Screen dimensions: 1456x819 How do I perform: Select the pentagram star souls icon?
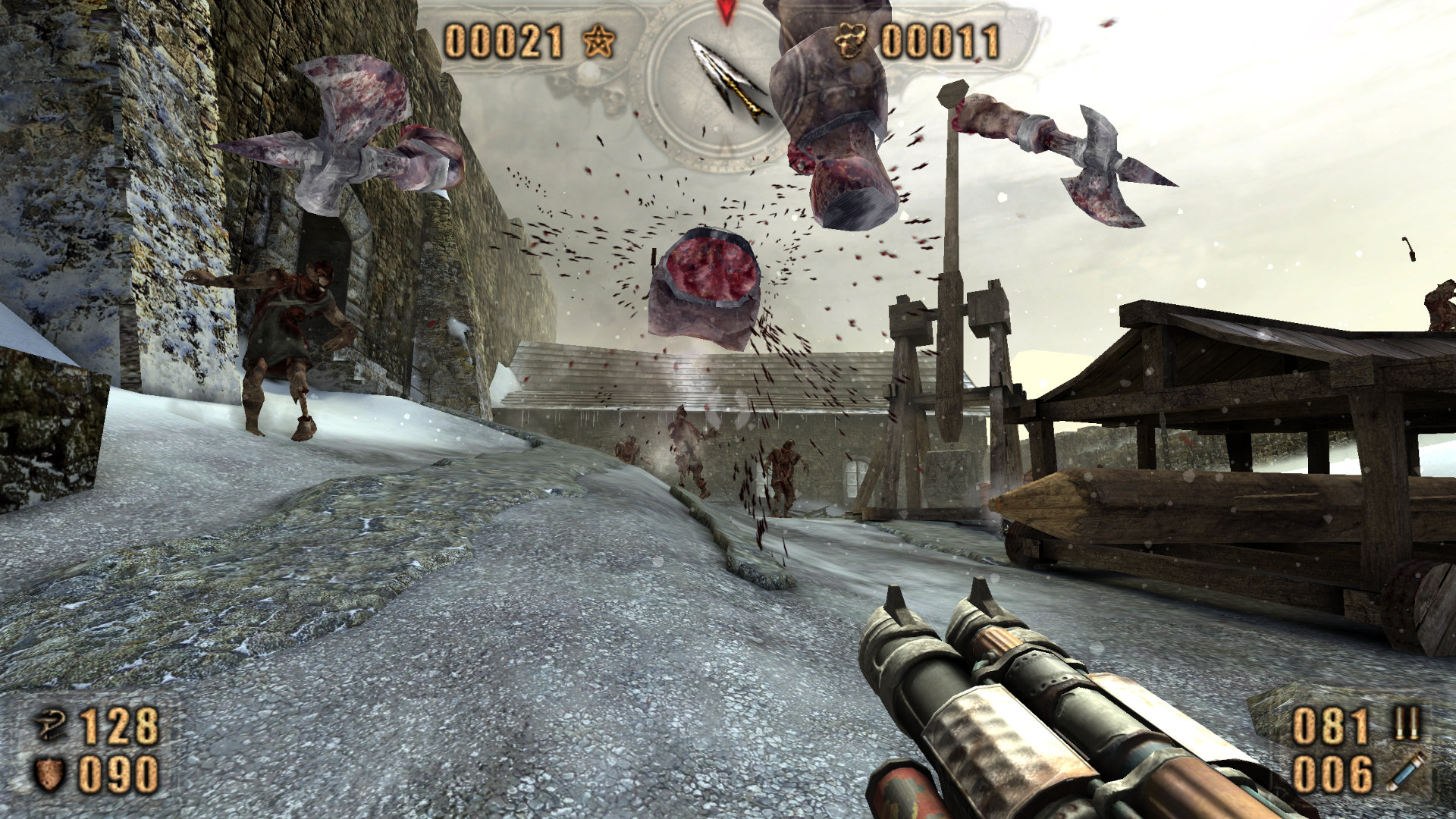(598, 41)
